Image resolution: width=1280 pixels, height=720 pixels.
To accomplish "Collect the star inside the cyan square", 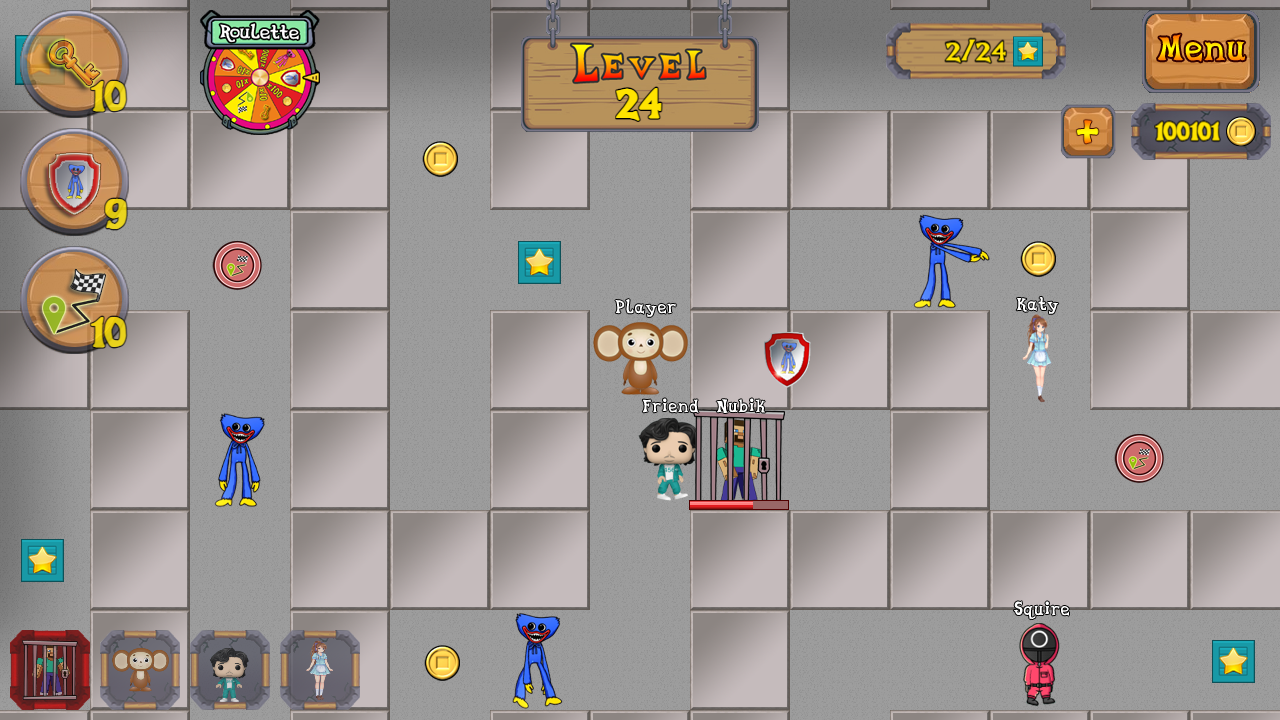I will point(540,263).
